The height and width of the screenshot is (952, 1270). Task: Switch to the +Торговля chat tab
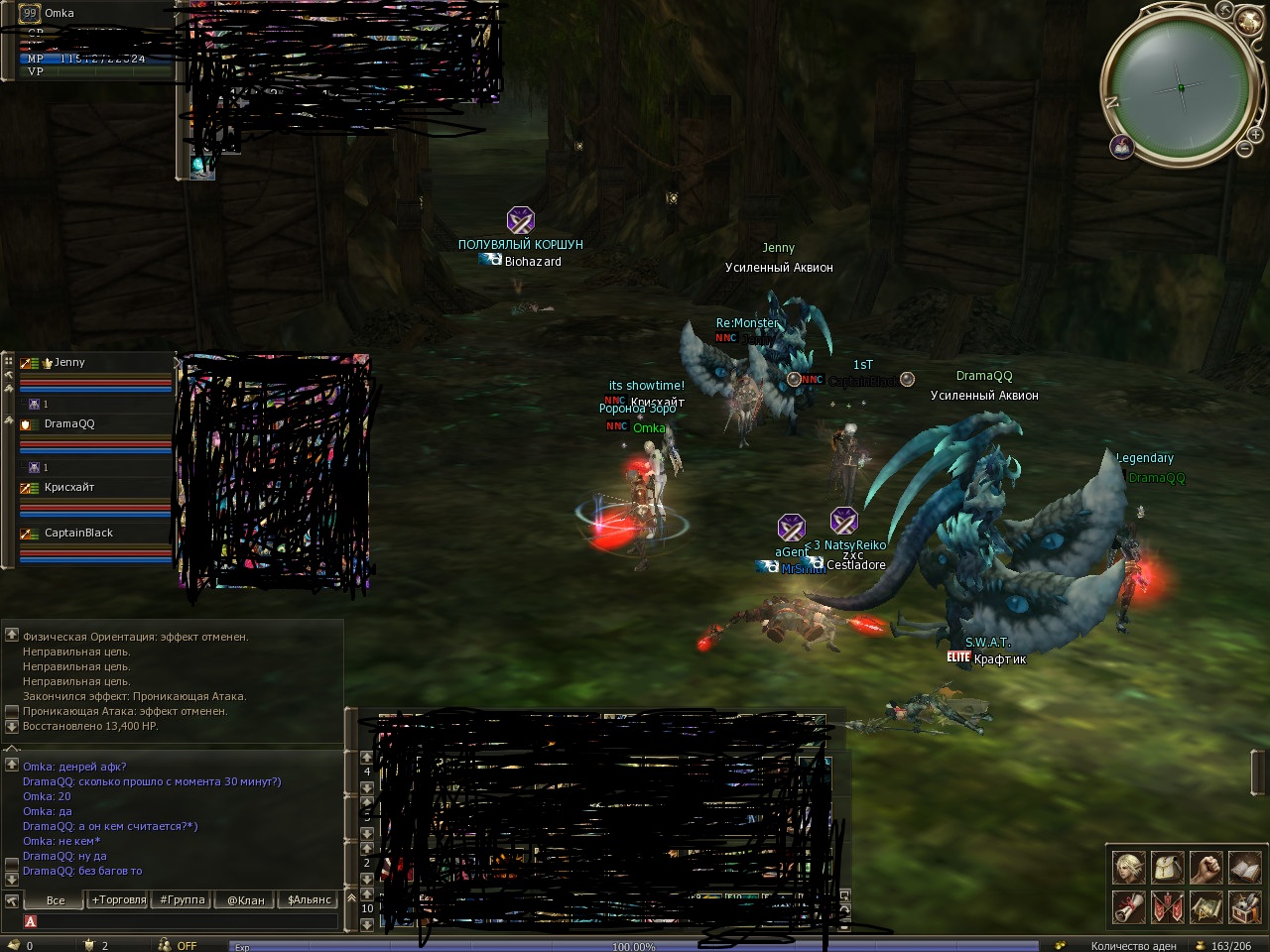(119, 900)
